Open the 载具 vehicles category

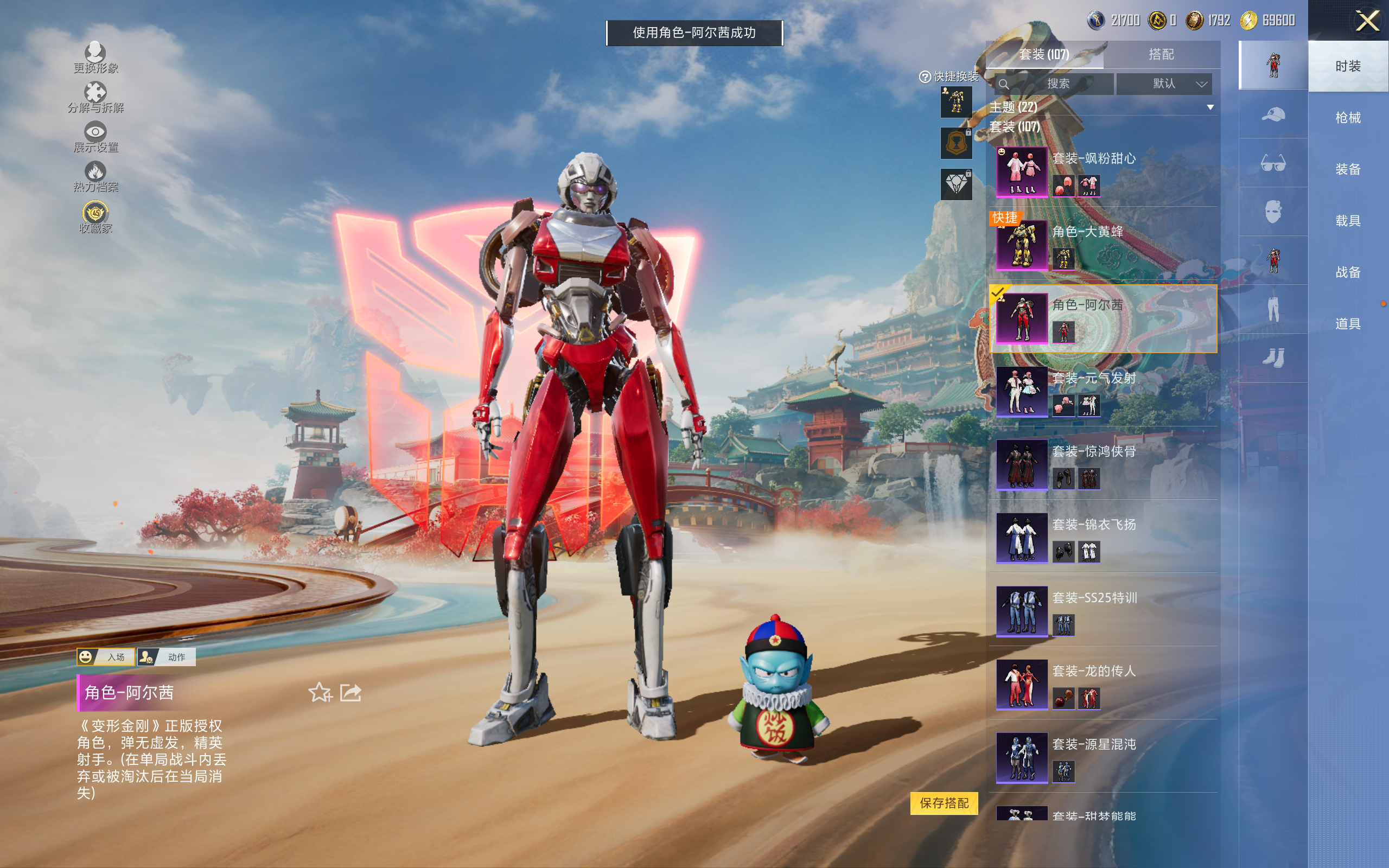coord(1348,220)
